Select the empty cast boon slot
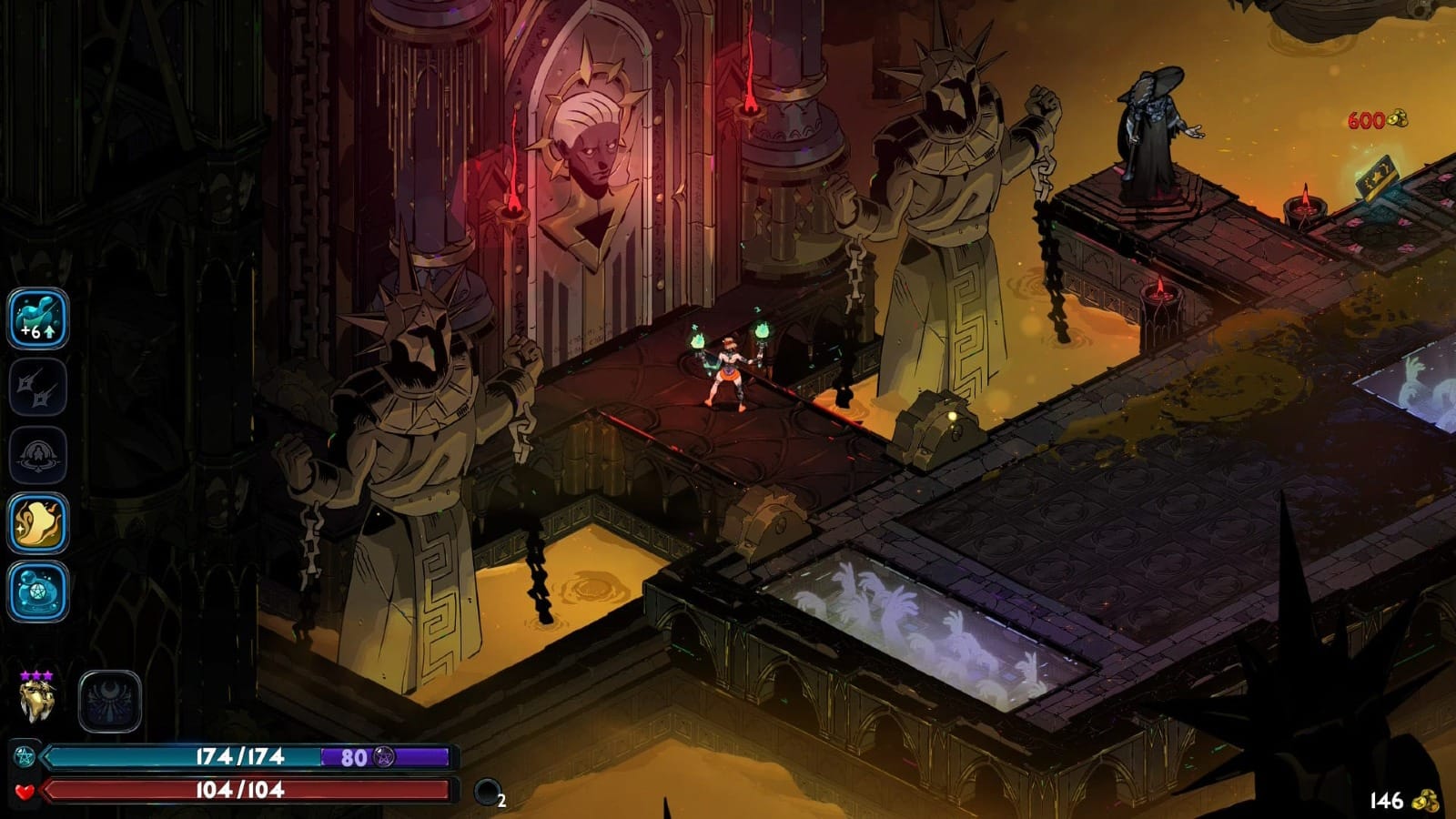Image resolution: width=1456 pixels, height=819 pixels. tap(38, 455)
